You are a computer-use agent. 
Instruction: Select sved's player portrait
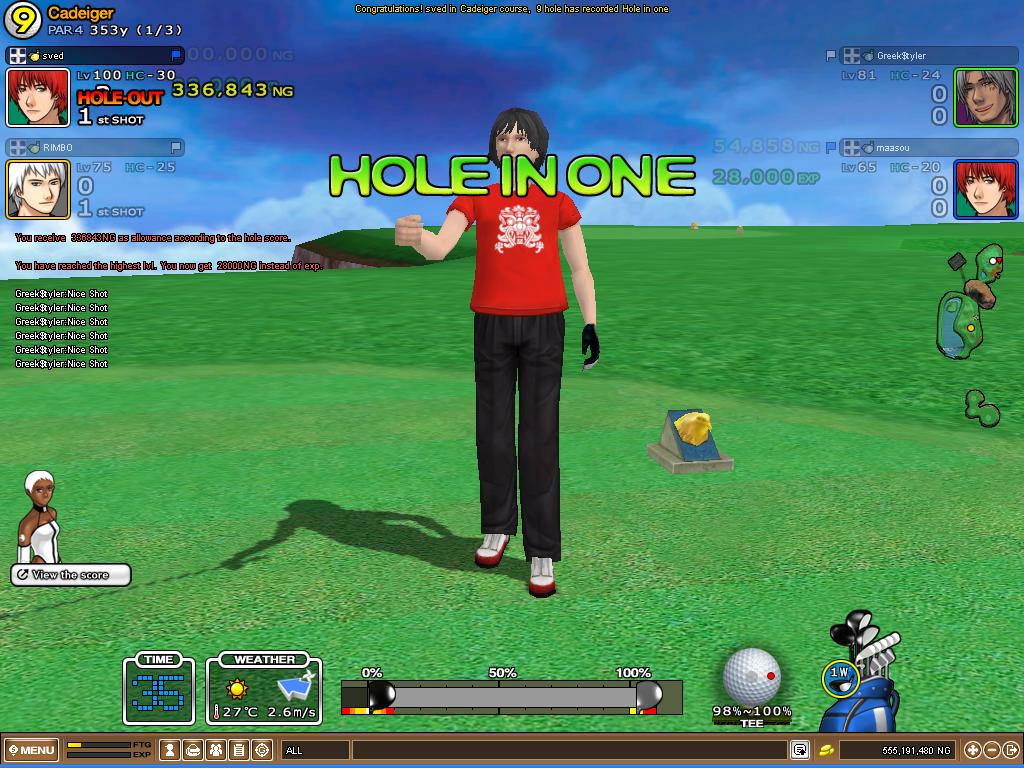[x=38, y=97]
